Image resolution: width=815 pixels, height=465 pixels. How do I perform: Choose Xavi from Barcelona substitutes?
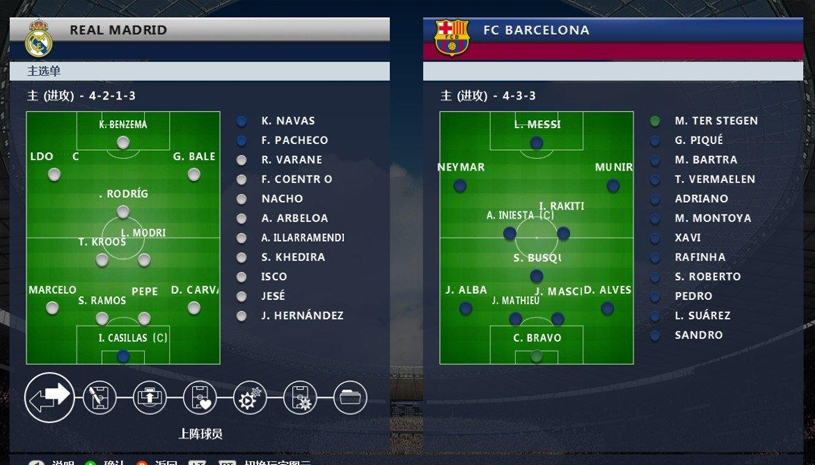688,238
